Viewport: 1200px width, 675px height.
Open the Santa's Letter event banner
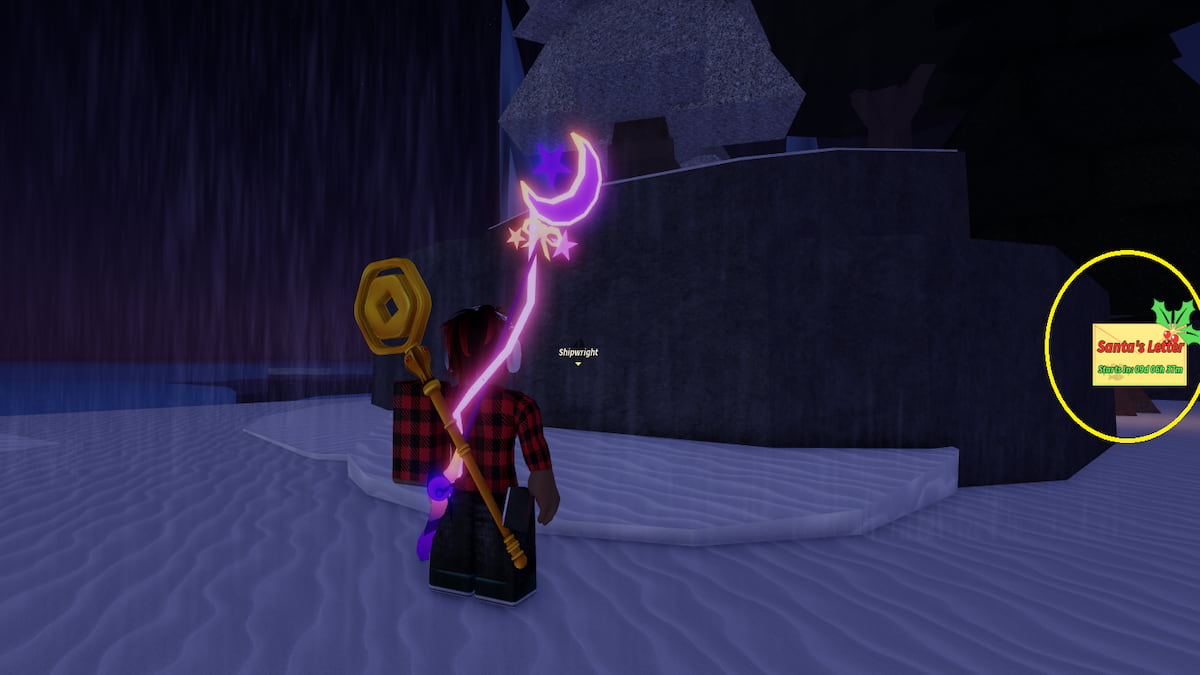(1140, 354)
